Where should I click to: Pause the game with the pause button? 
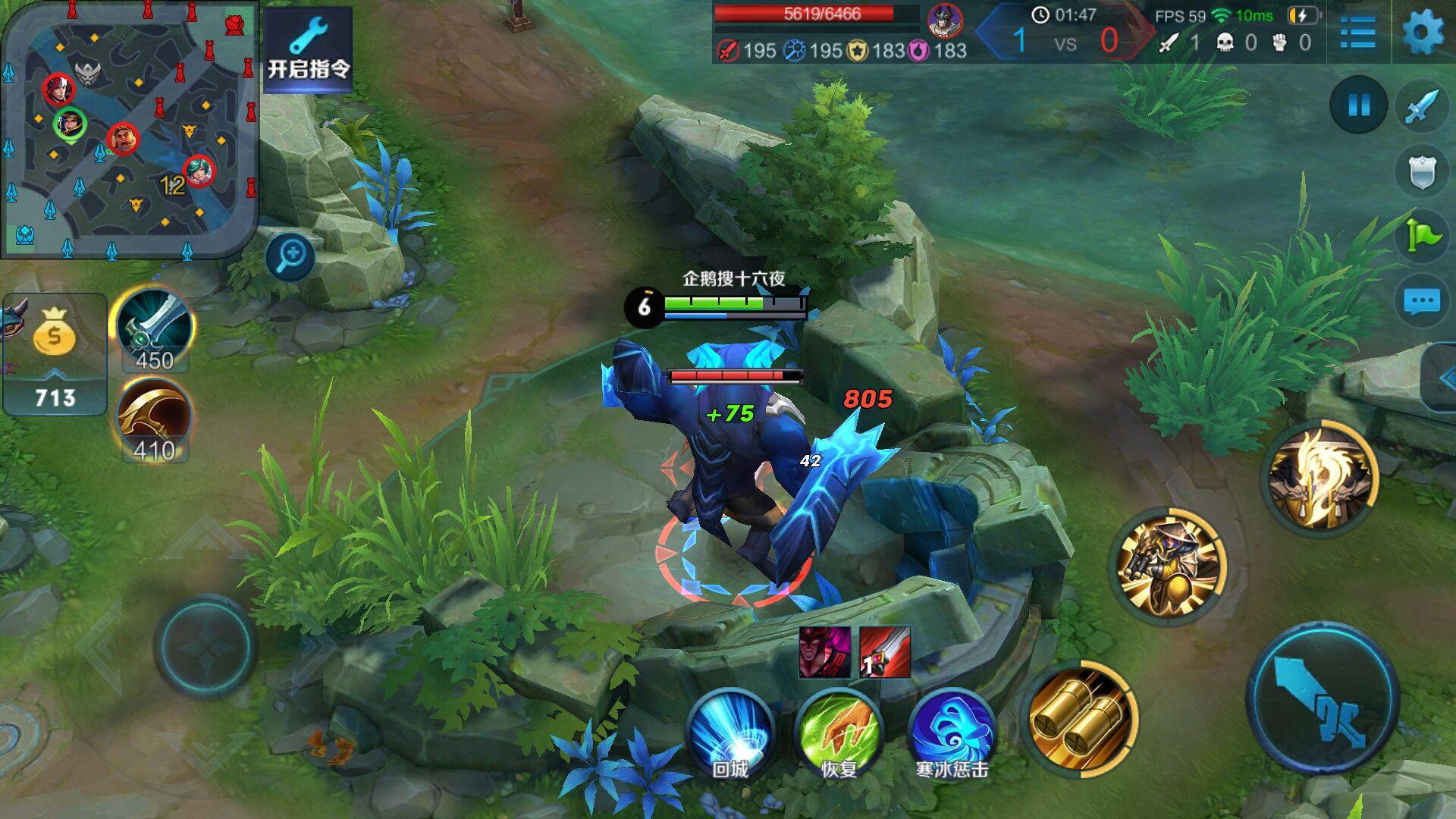click(x=1358, y=105)
